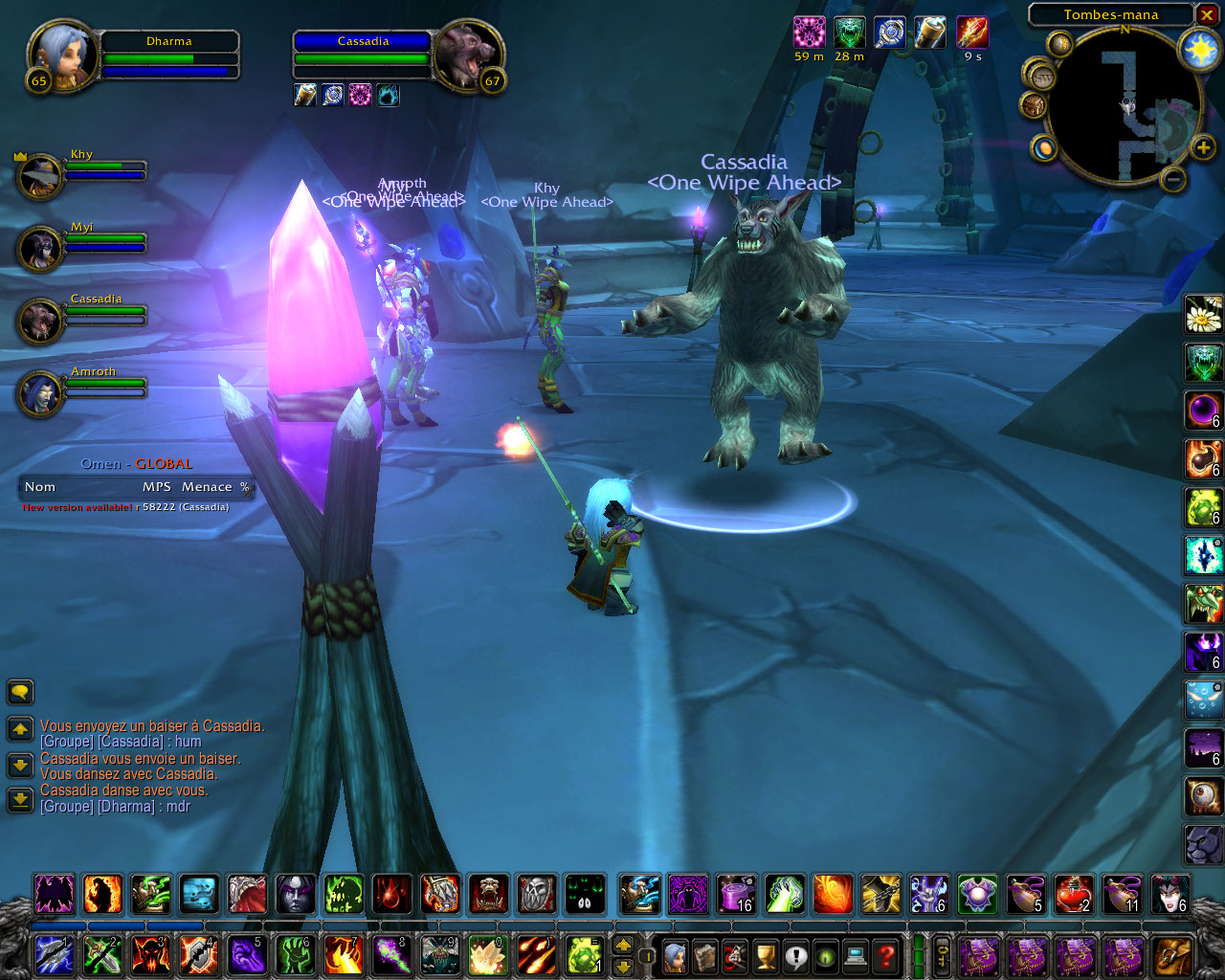Zoom out on the minimap
Image resolution: width=1225 pixels, height=980 pixels.
pos(1173,178)
